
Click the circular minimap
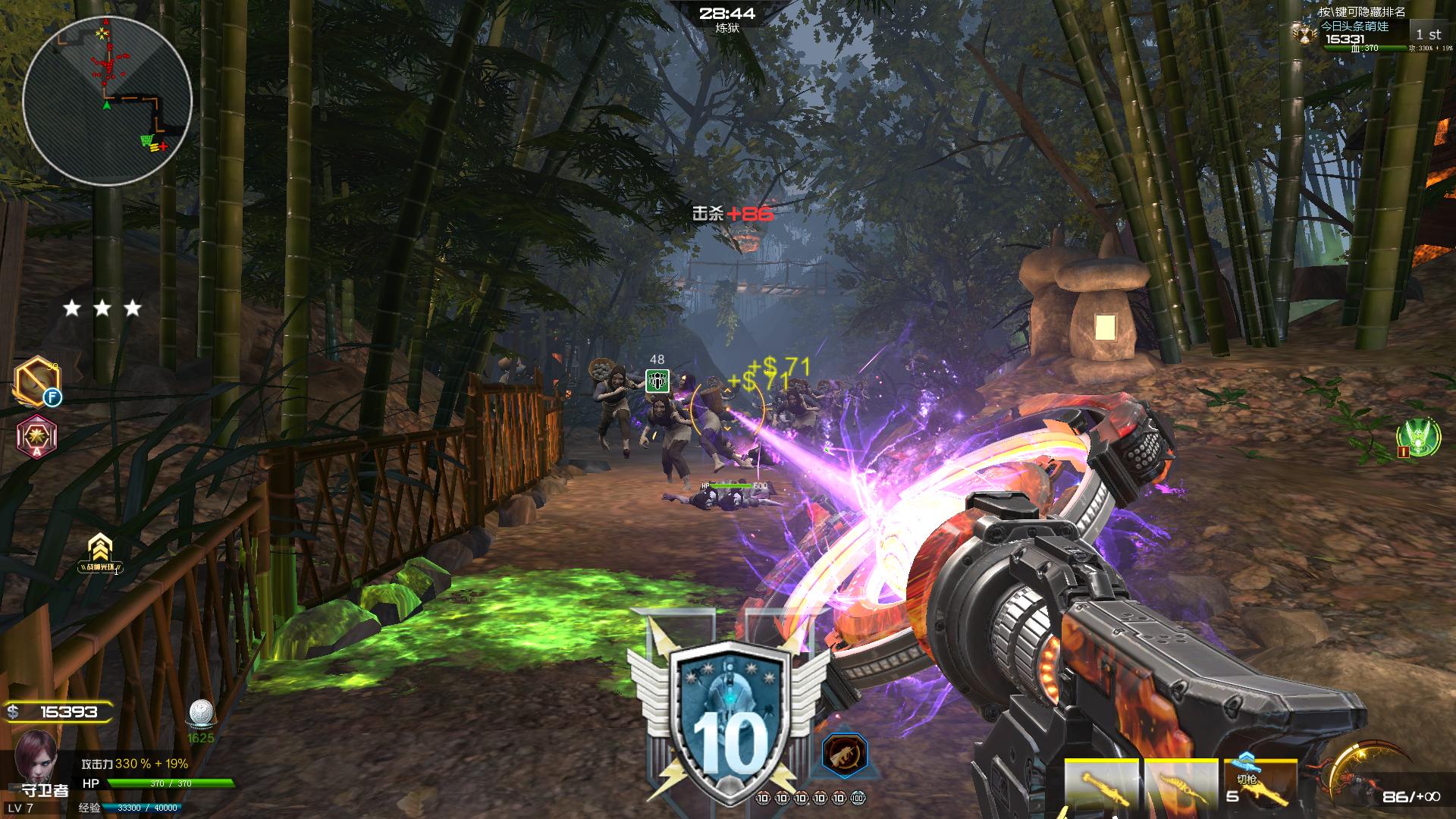tap(107, 99)
